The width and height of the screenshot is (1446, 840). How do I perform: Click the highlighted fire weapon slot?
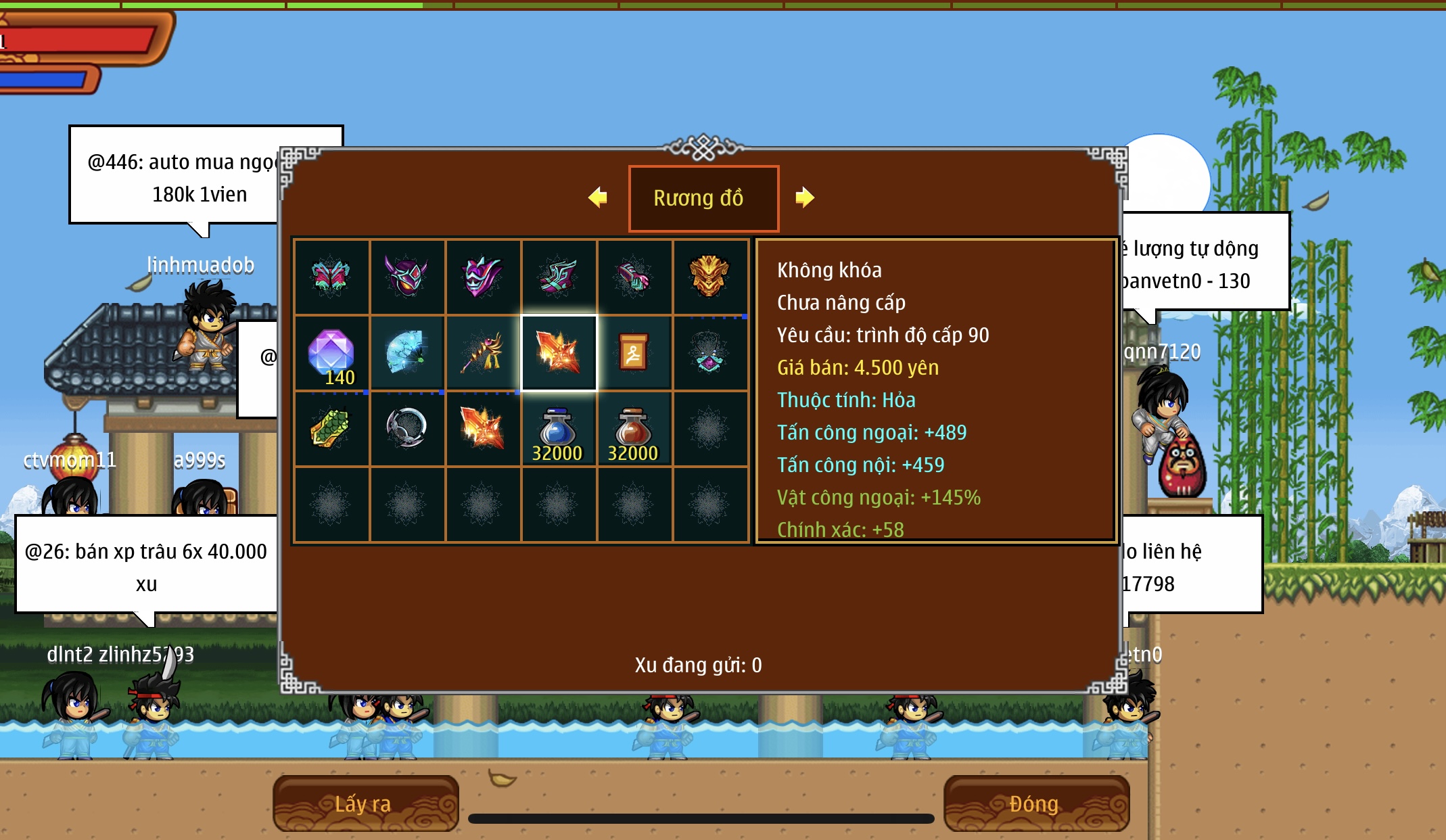(558, 353)
